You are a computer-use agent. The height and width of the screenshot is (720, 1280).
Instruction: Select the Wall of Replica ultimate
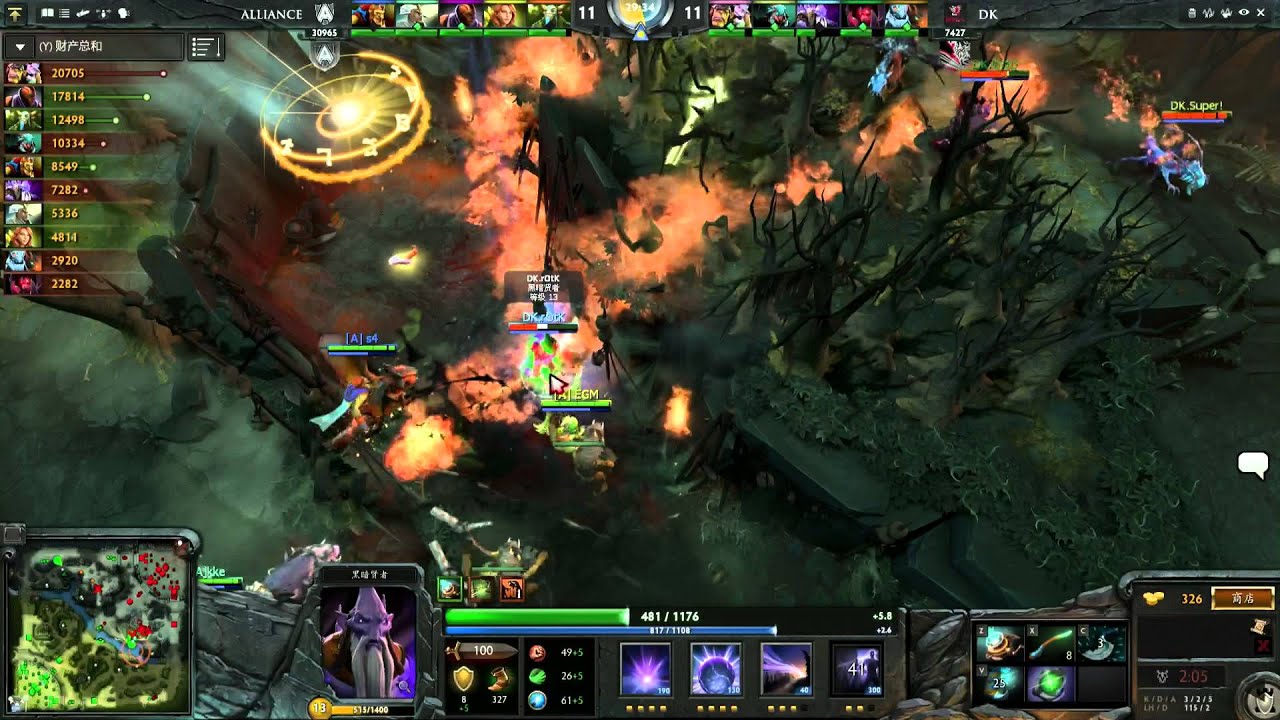pyautogui.click(x=856, y=668)
